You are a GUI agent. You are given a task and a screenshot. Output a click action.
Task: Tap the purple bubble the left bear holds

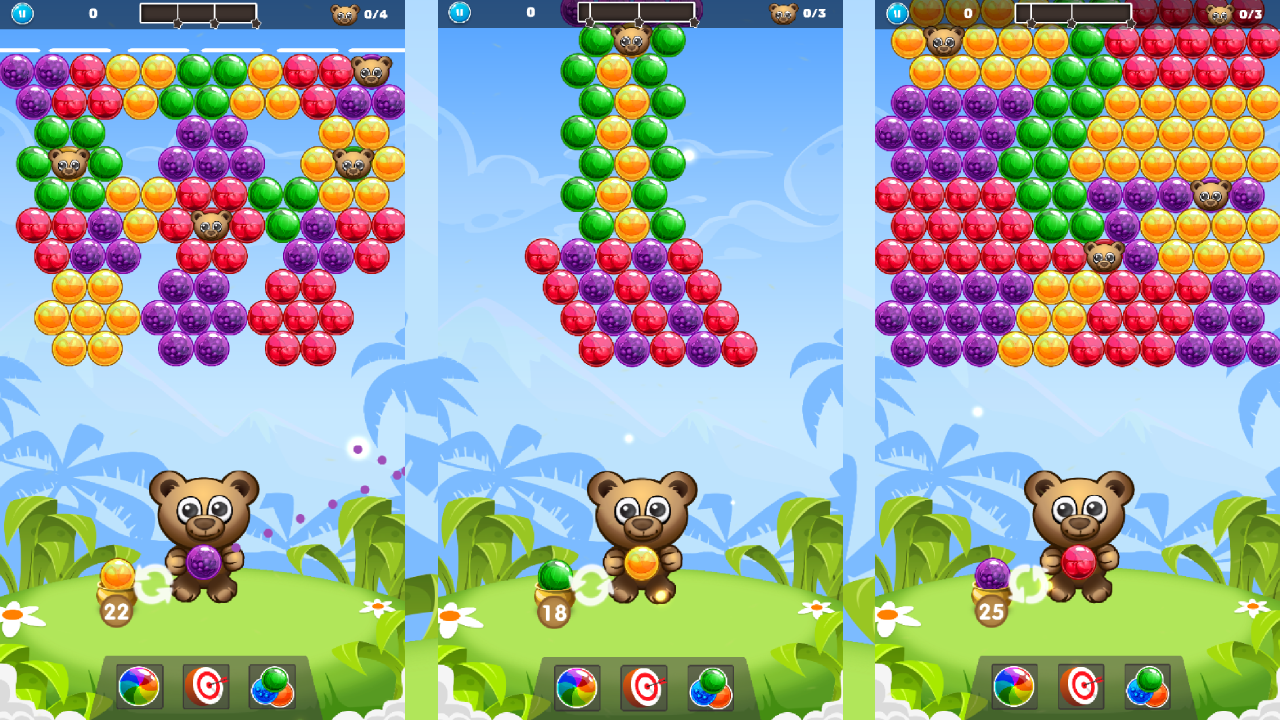coord(205,563)
